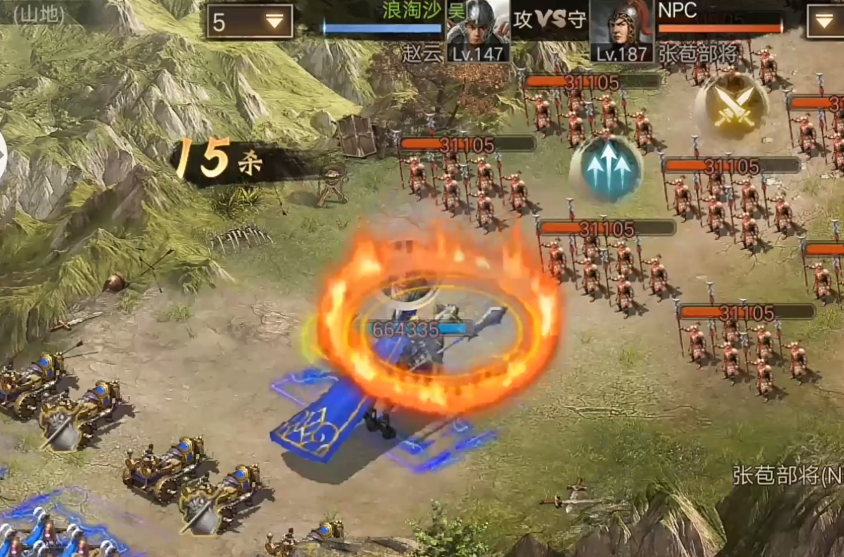Select Zhao Yun's Lv.147 portrait

pyautogui.click(x=478, y=31)
